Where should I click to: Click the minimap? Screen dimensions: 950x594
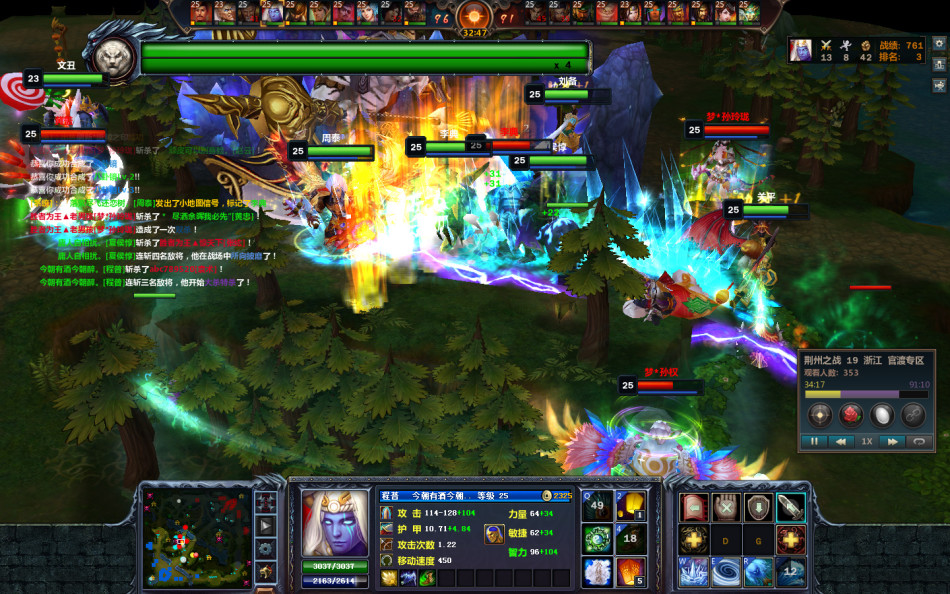196,537
